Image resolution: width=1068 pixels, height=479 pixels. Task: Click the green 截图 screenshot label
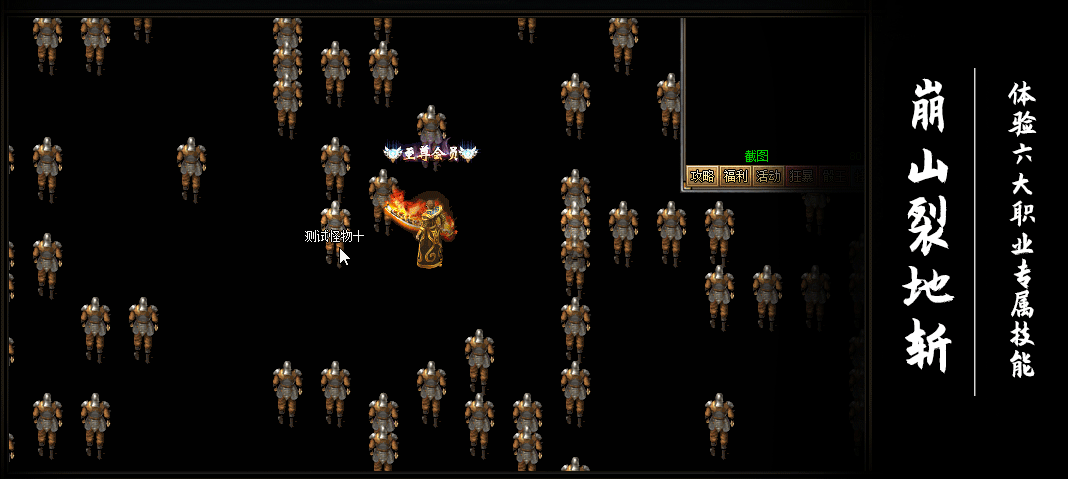(756, 156)
